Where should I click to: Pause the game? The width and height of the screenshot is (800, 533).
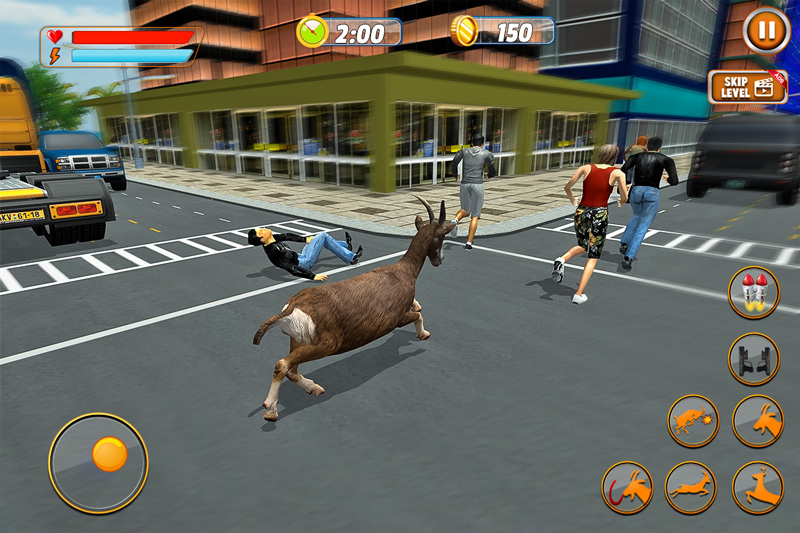click(x=766, y=30)
